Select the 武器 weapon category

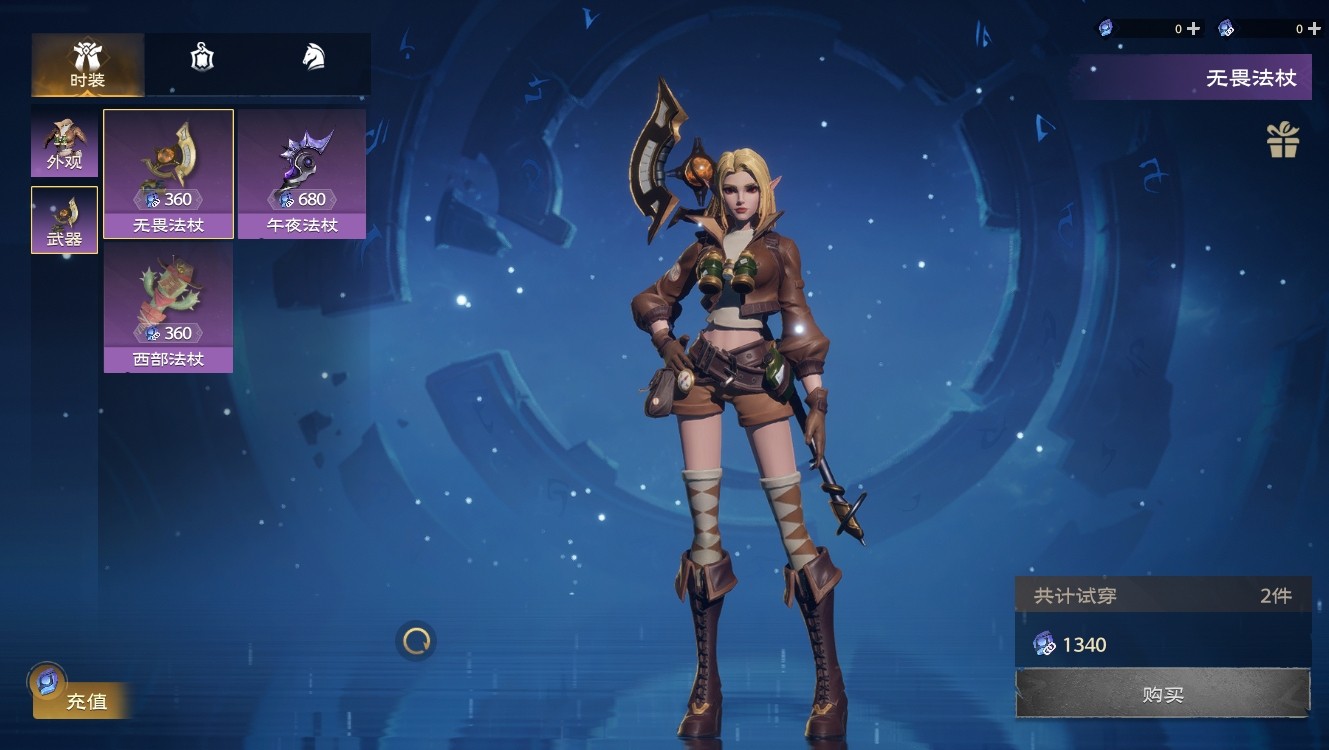coord(64,220)
